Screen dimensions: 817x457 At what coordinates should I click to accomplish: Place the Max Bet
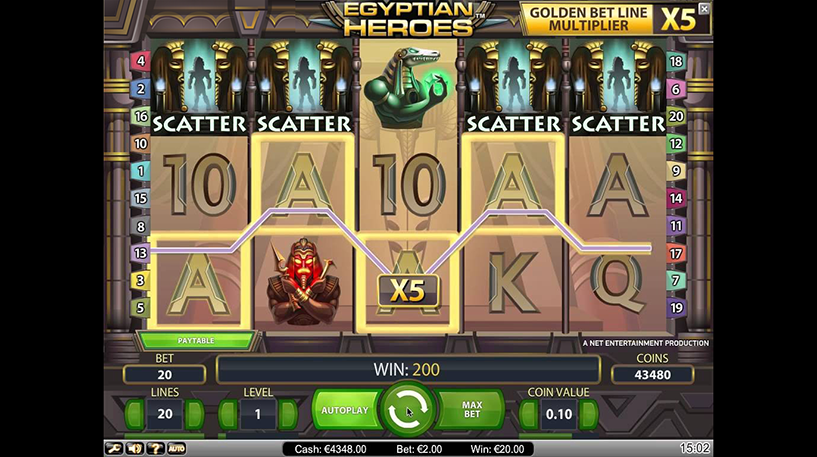pyautogui.click(x=472, y=410)
